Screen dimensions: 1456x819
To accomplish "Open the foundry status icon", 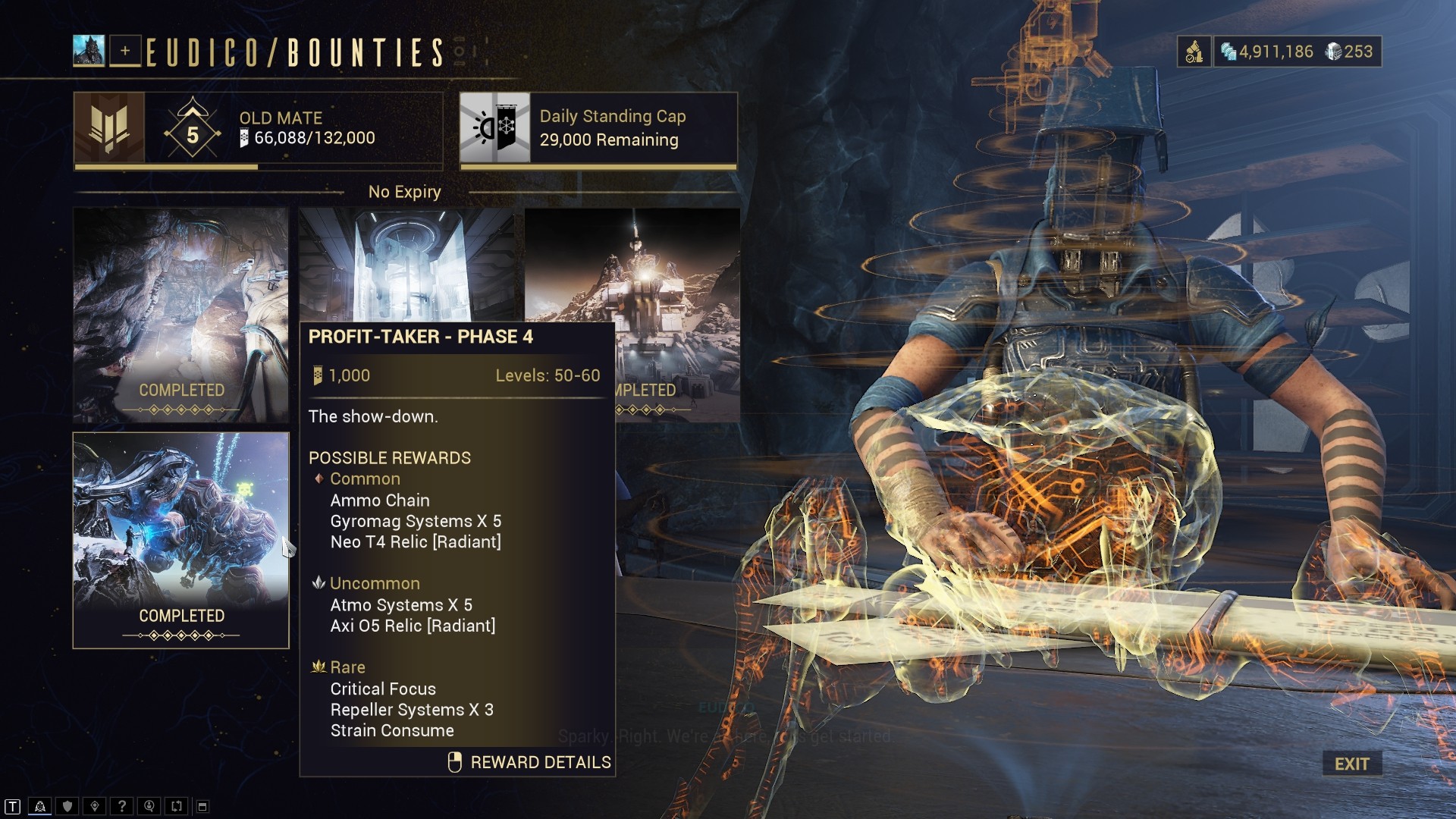I will [1194, 52].
